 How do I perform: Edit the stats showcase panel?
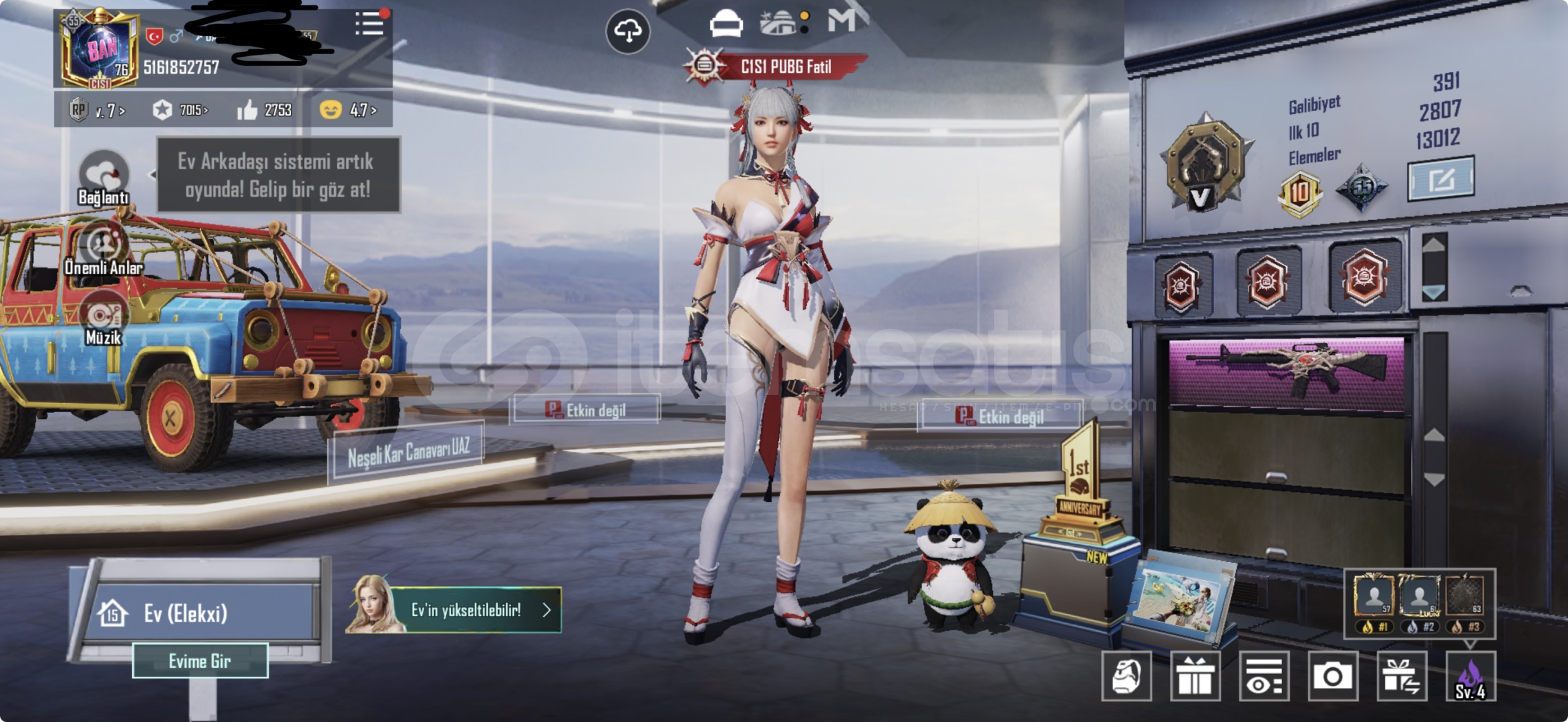point(1440,179)
